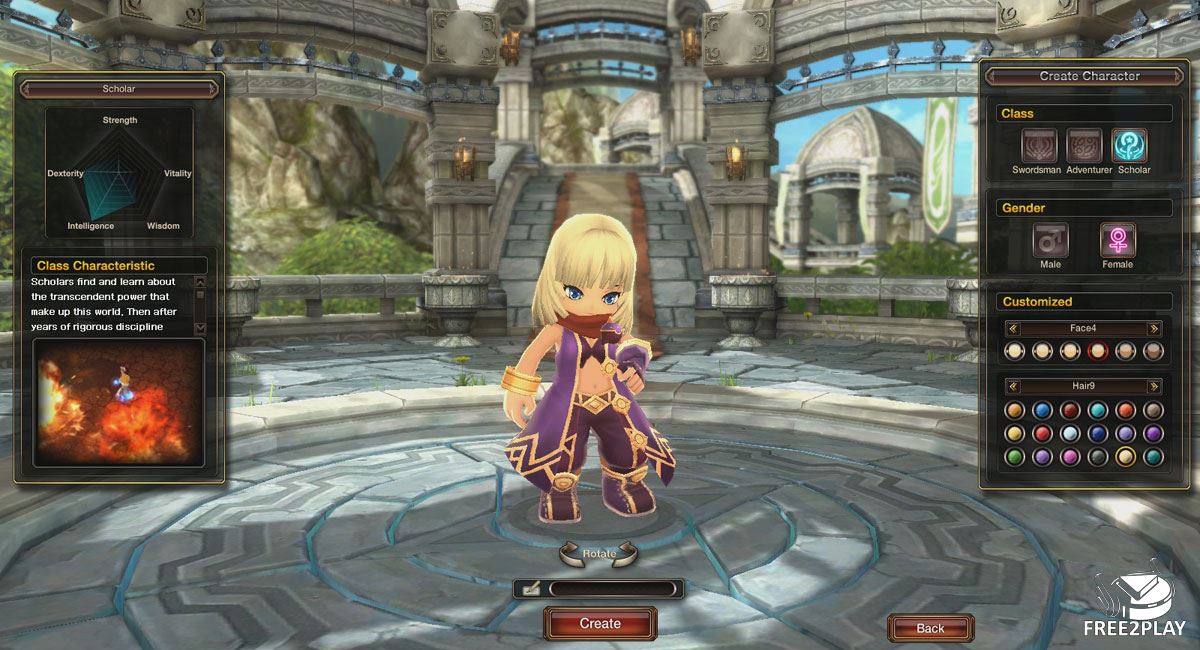1200x650 pixels.
Task: Select the Swordsman class icon
Action: click(1039, 146)
